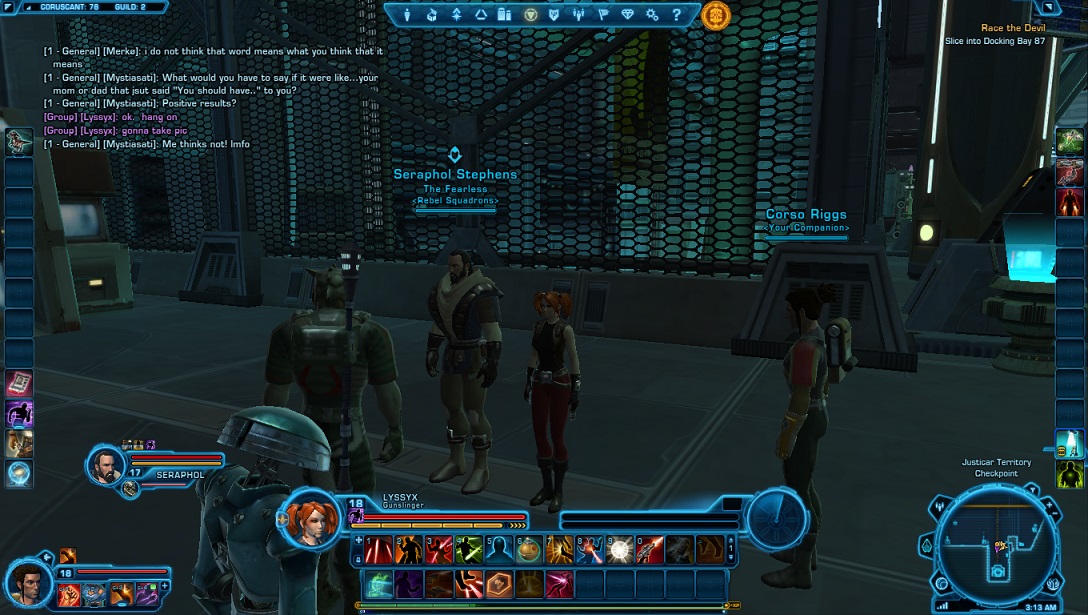Open the character sheet from the top menu

(x=408, y=15)
